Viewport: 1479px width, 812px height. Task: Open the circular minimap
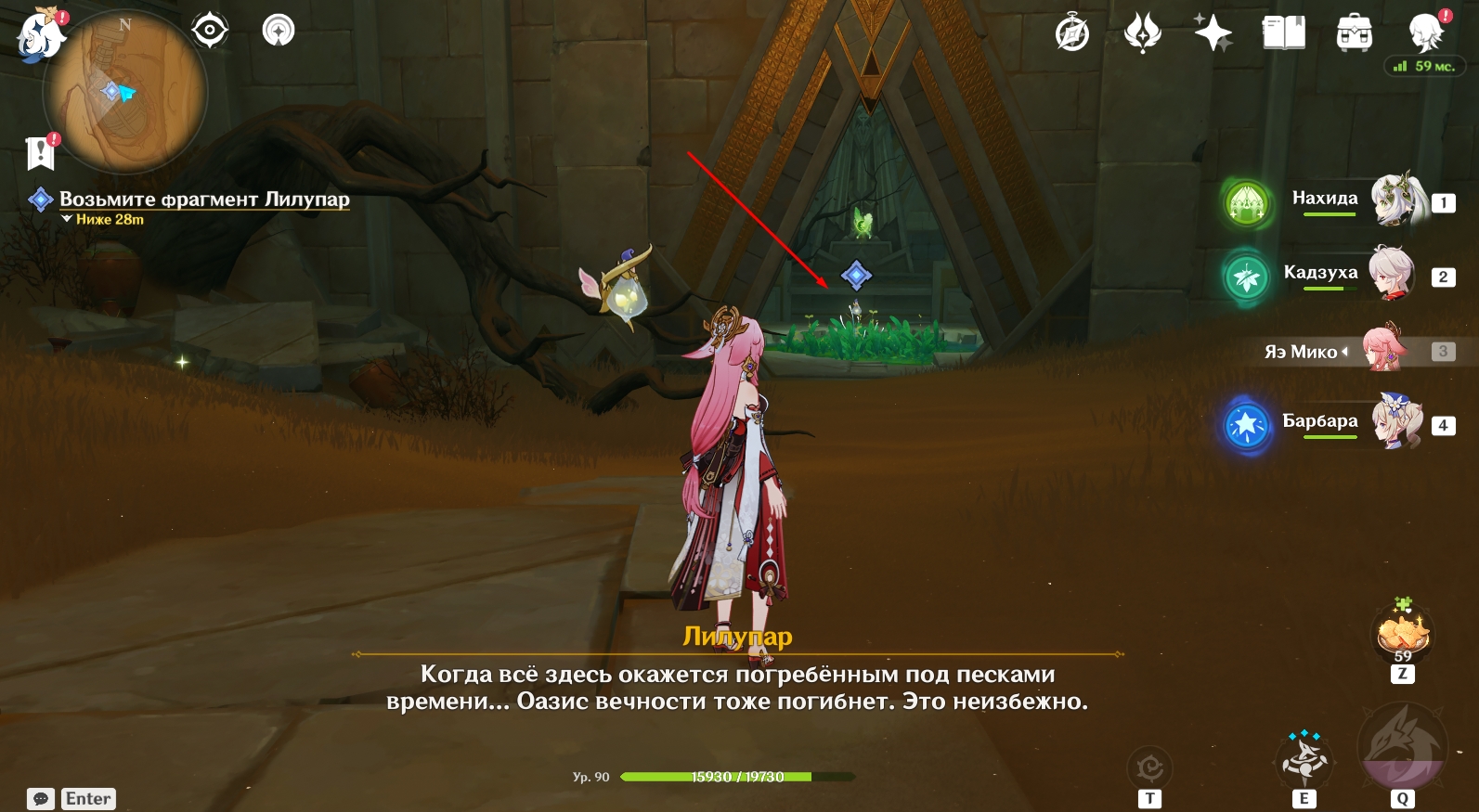click(x=125, y=93)
